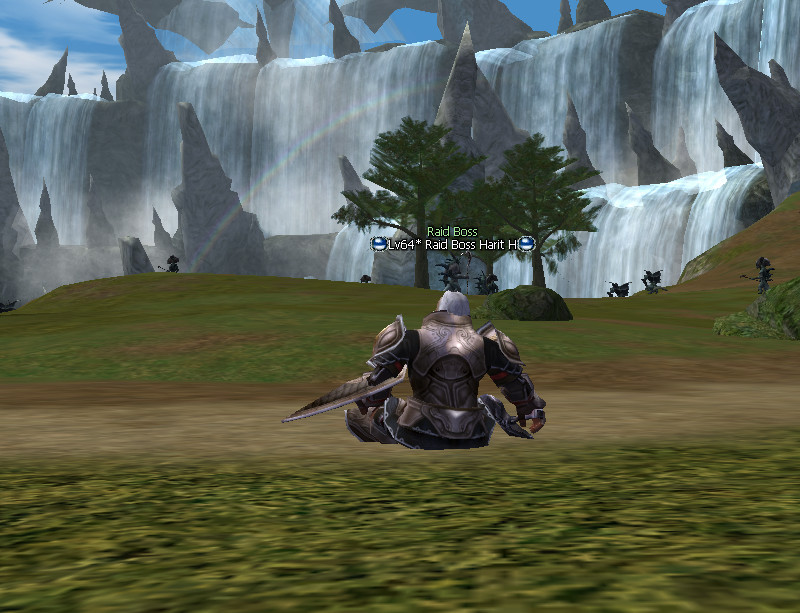Select the Lv64 Raid Boss nameplate
The height and width of the screenshot is (613, 800).
tap(452, 244)
